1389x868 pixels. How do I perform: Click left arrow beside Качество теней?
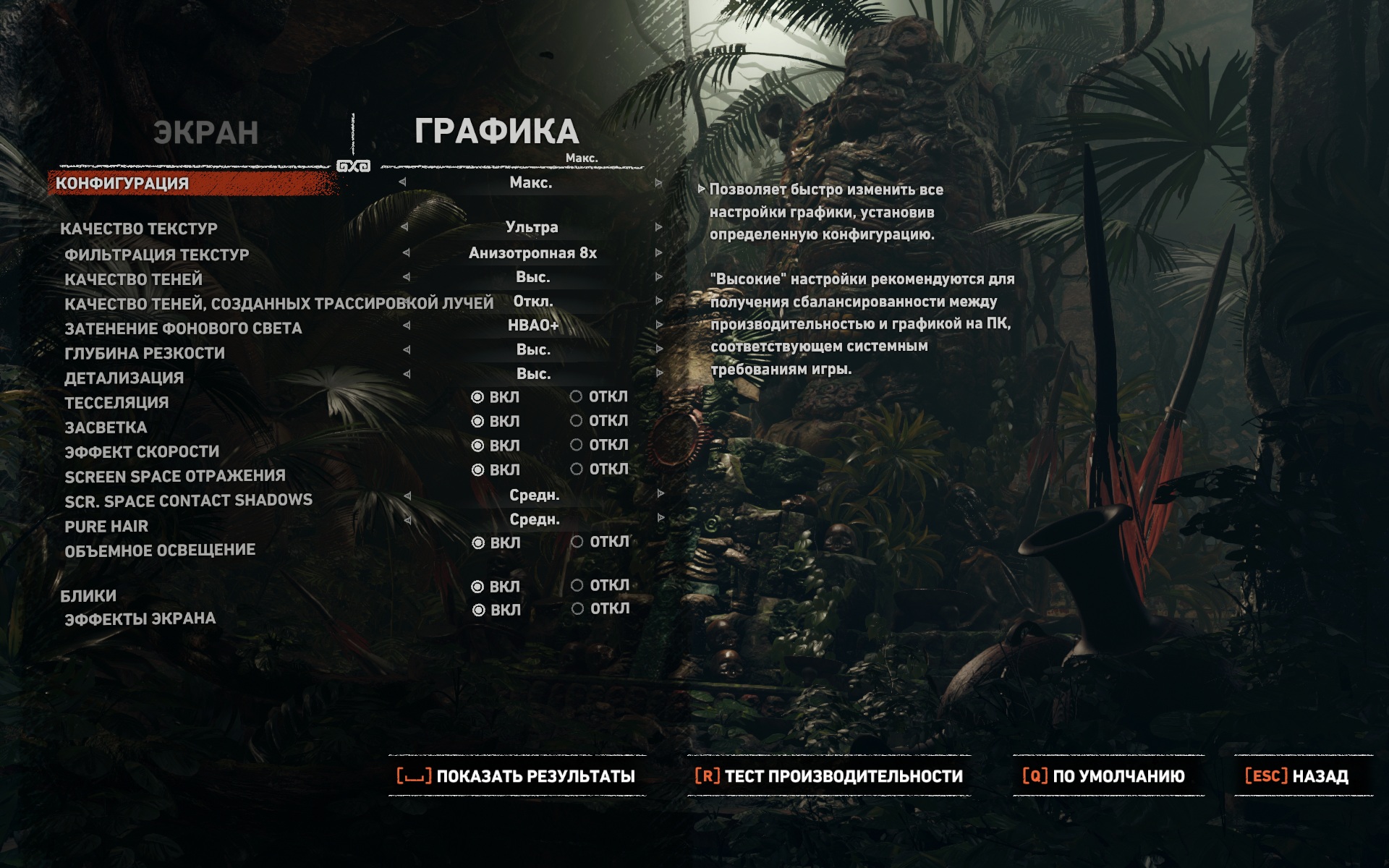[406, 277]
